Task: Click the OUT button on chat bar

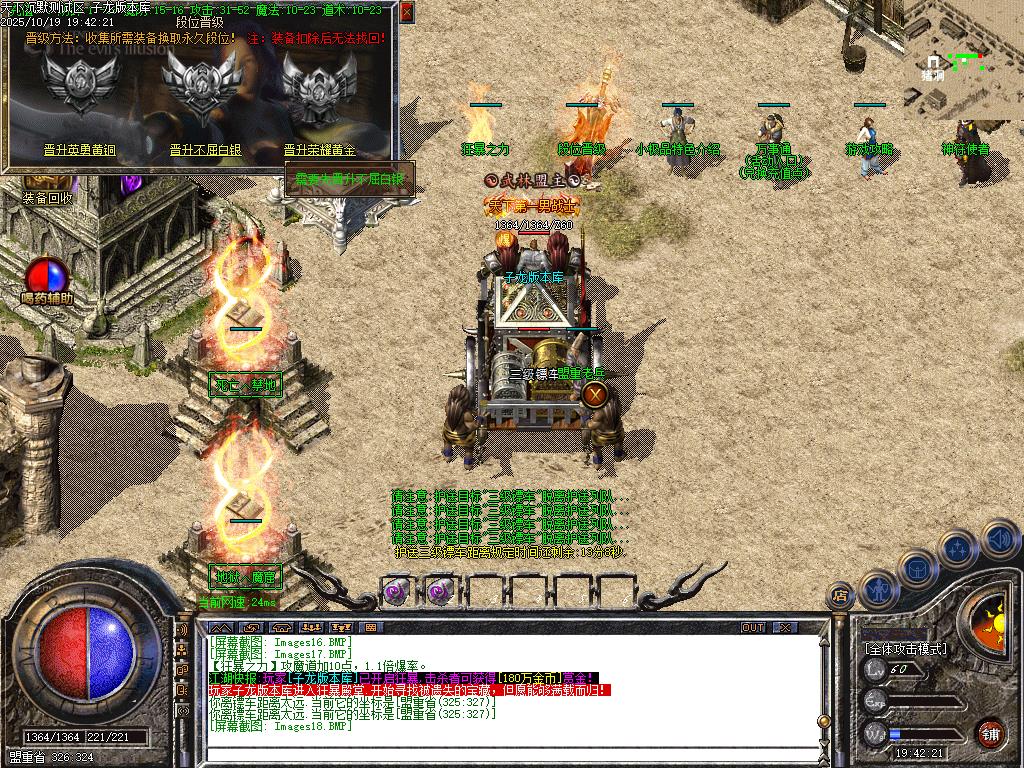Action: click(x=752, y=627)
